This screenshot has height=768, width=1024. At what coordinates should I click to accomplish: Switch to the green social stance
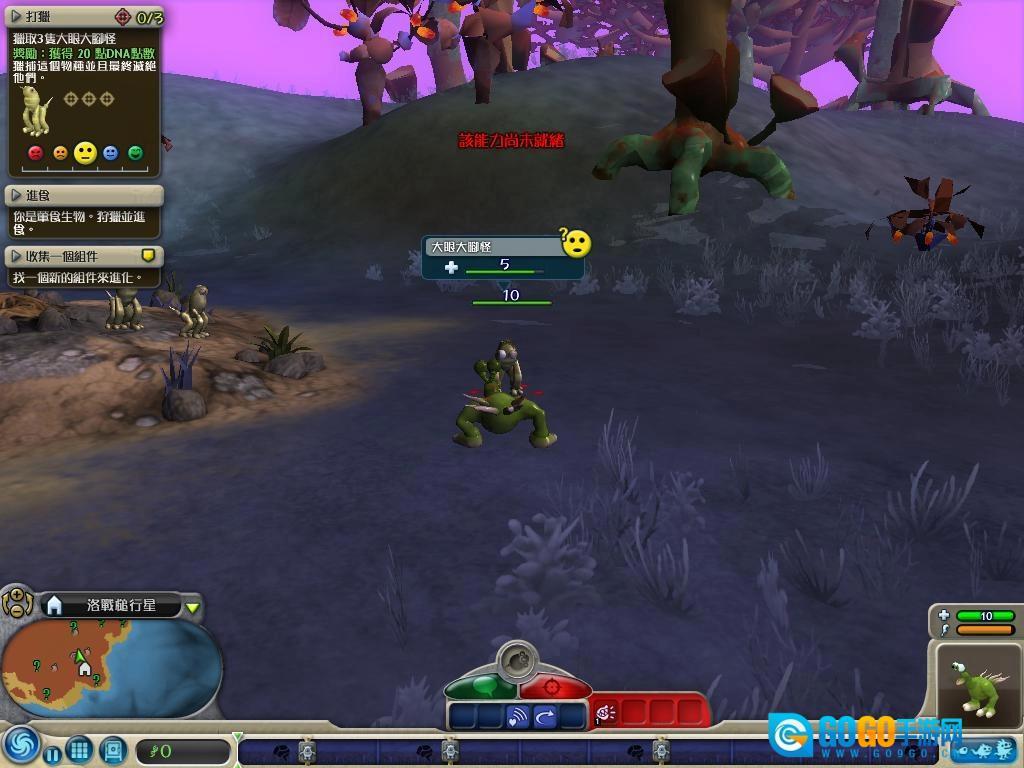pyautogui.click(x=480, y=687)
